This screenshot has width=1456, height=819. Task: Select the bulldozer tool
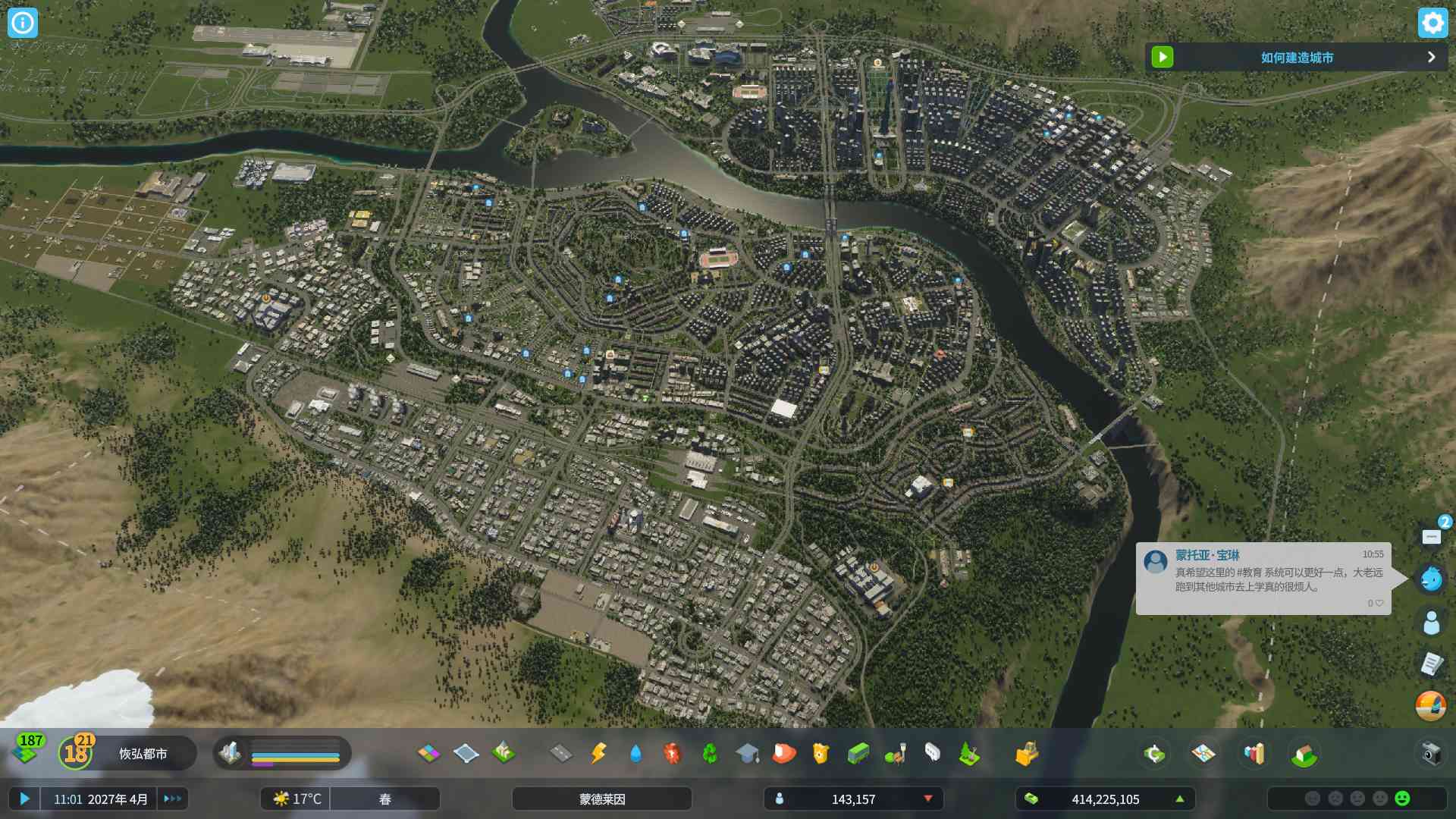click(1026, 753)
